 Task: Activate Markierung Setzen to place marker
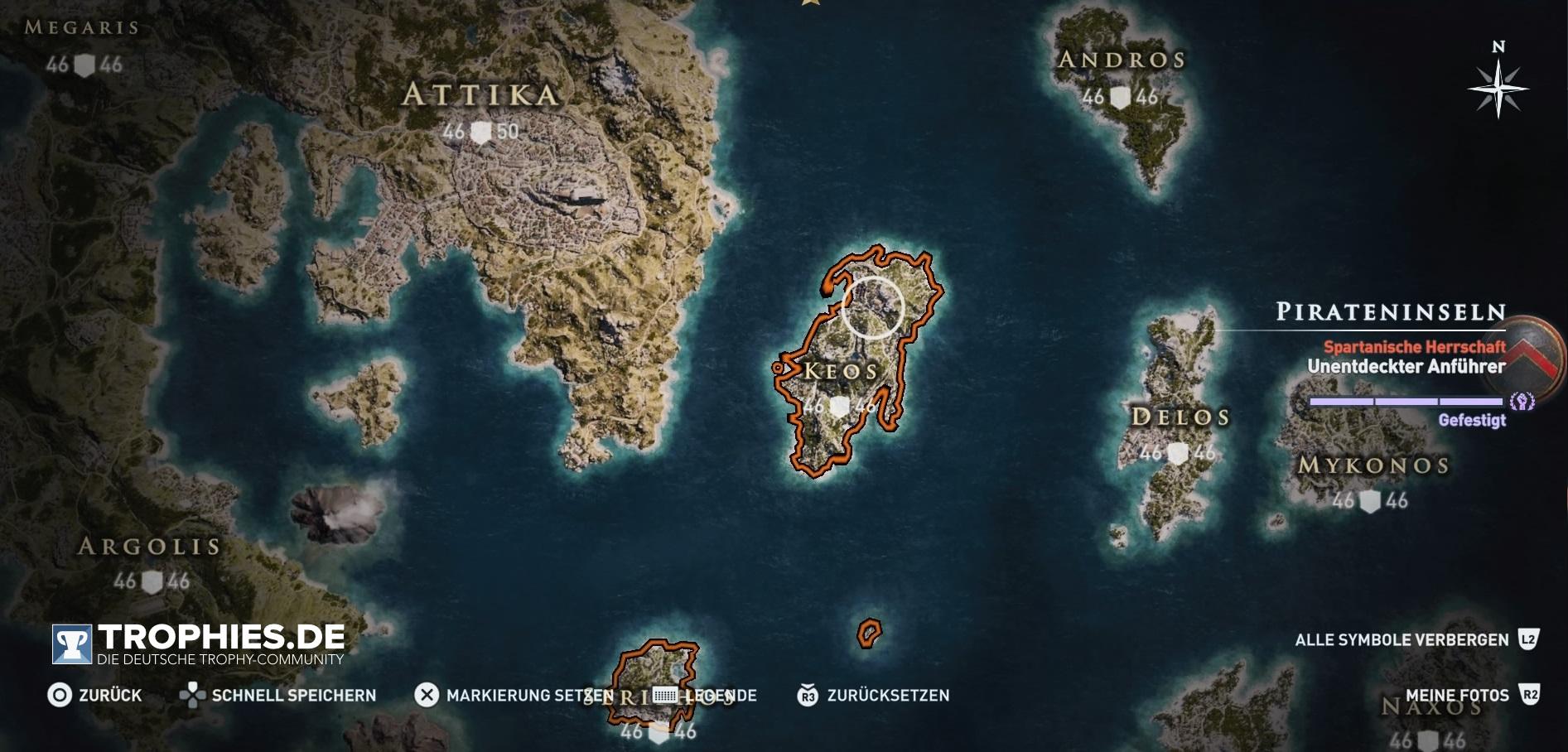point(514,695)
